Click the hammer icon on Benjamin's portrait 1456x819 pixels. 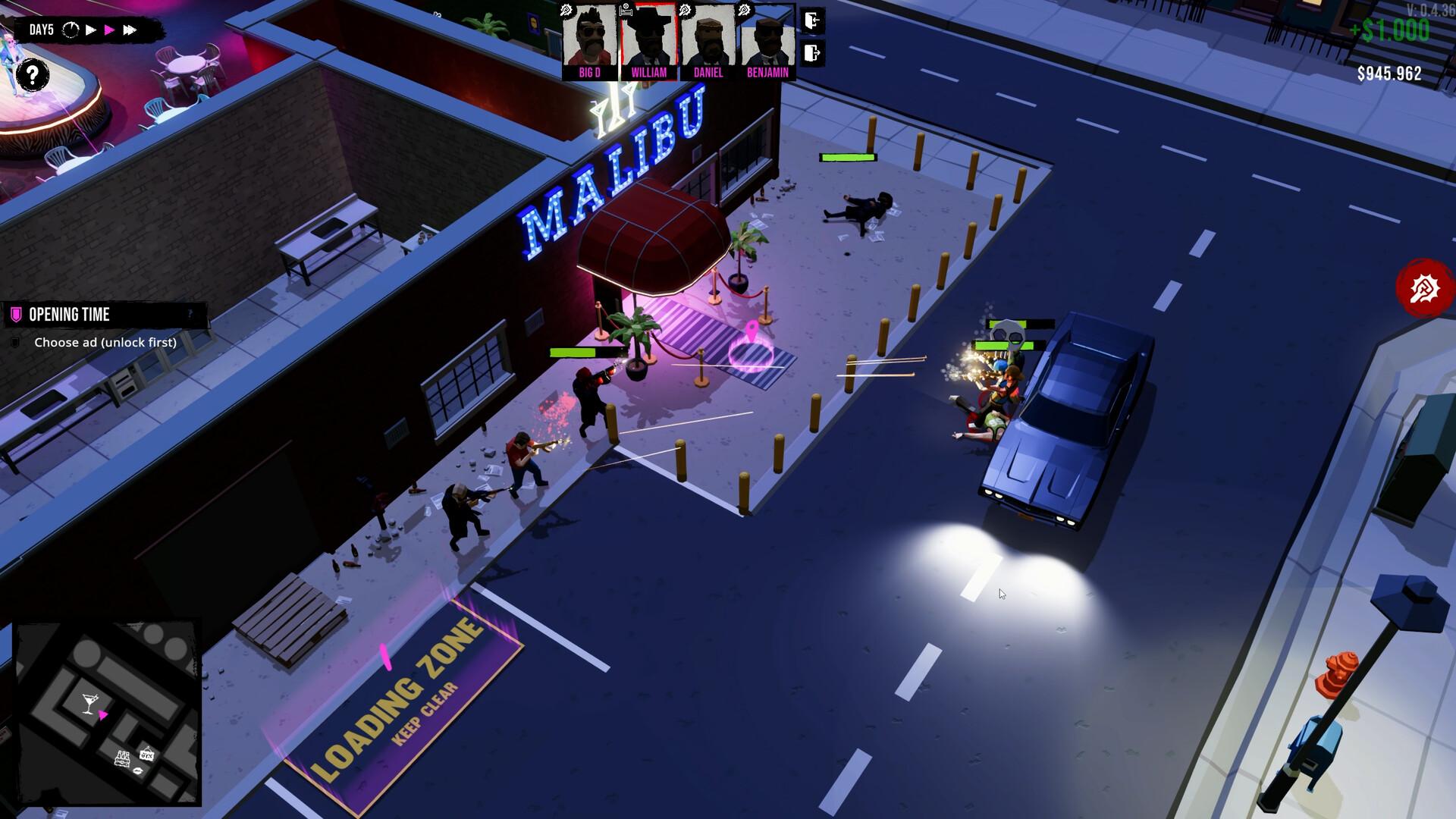click(x=744, y=10)
